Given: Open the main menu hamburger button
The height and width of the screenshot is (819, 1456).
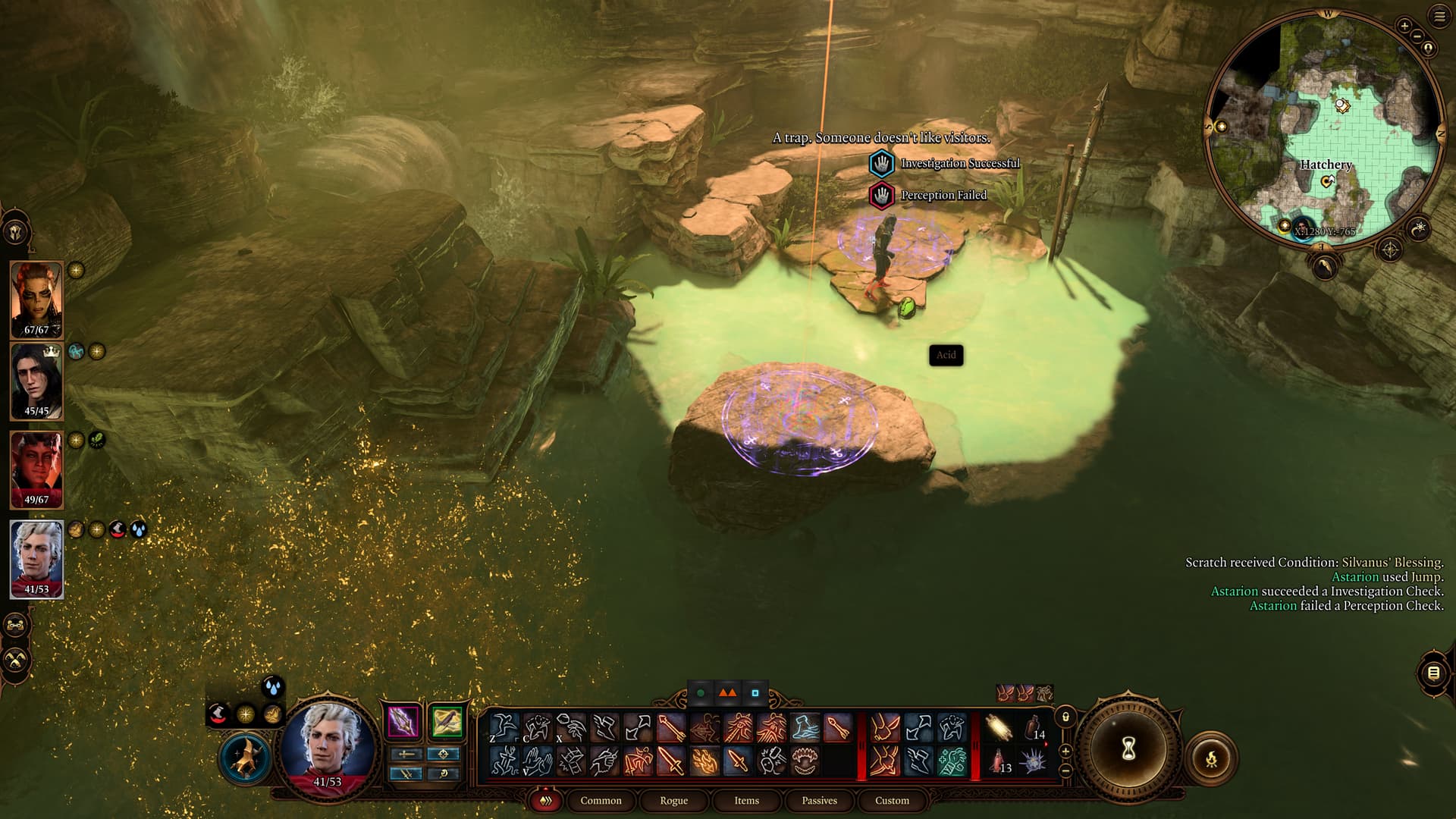Looking at the screenshot, I should [x=1439, y=17].
